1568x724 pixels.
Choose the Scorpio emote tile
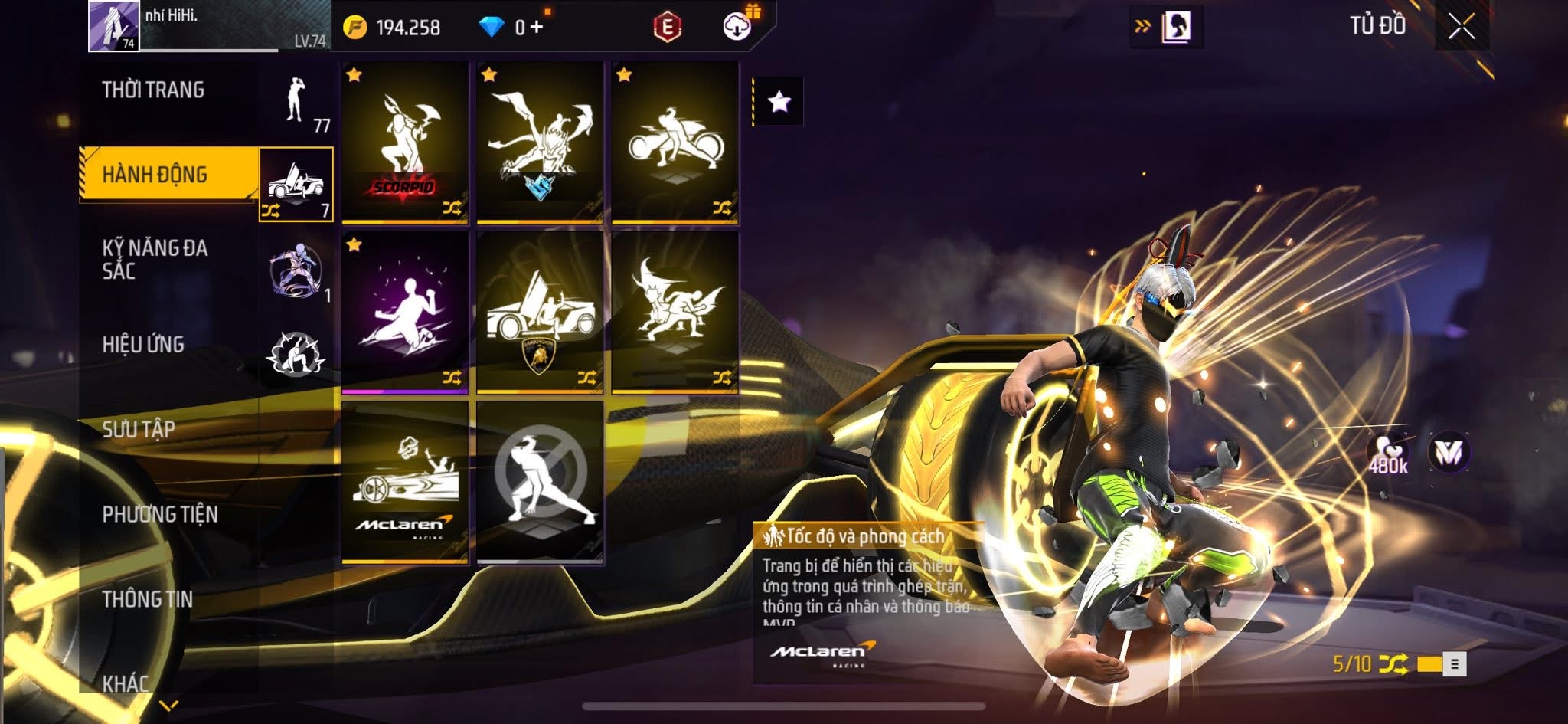(x=405, y=143)
